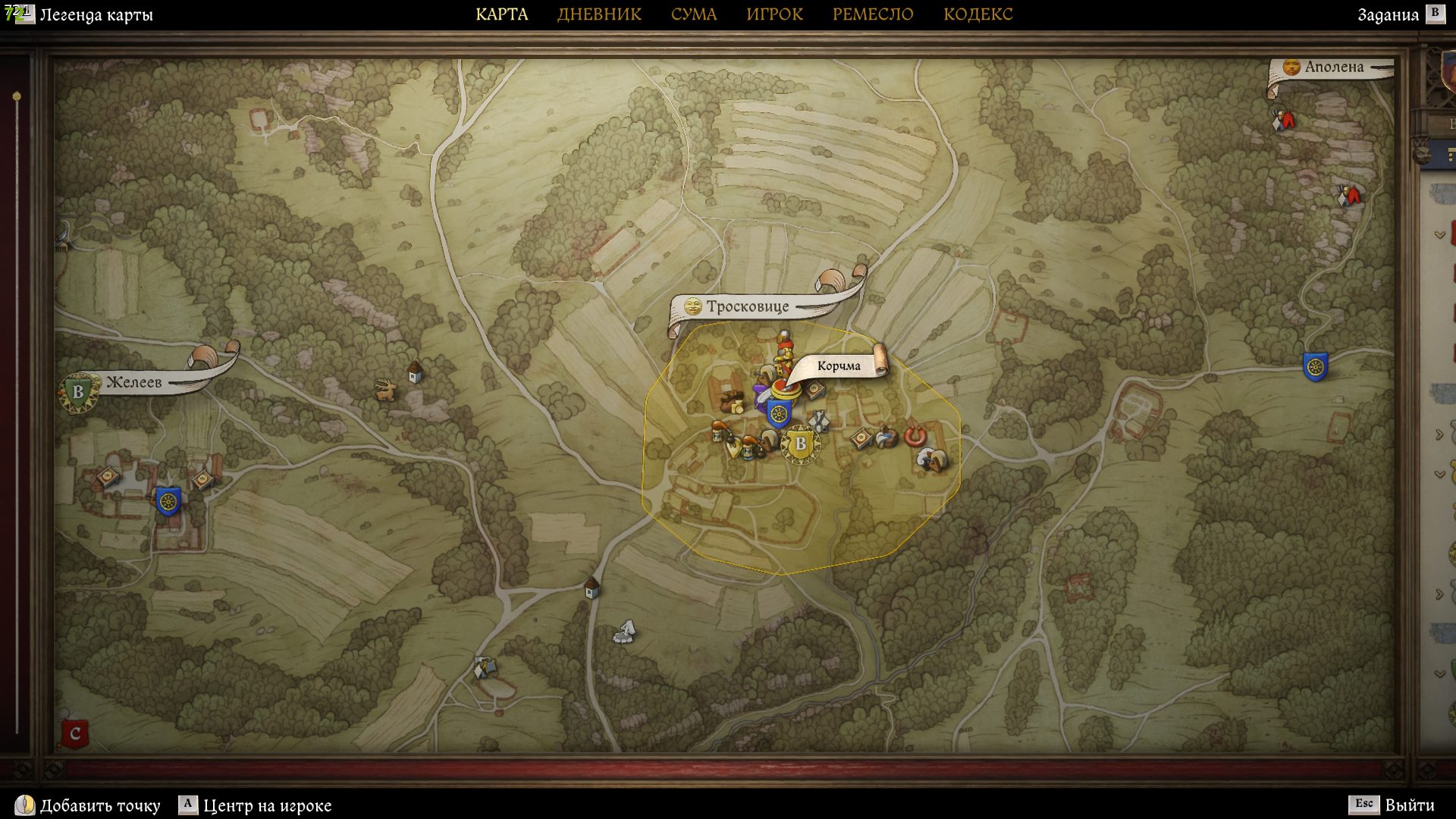Open the Сума inventory tab
Image resolution: width=1456 pixels, height=819 pixels.
[693, 14]
